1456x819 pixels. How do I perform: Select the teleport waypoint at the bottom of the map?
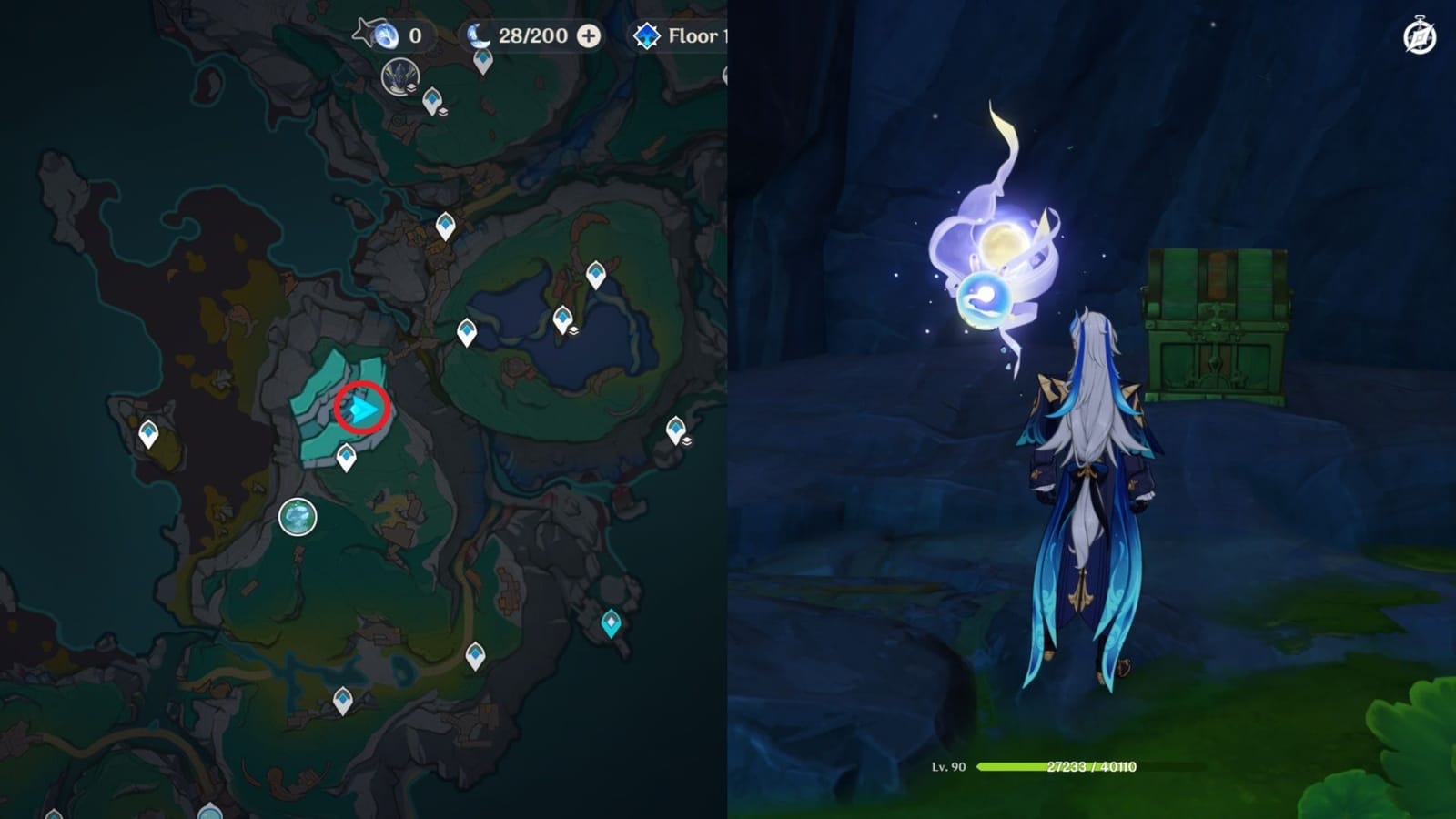click(x=343, y=699)
